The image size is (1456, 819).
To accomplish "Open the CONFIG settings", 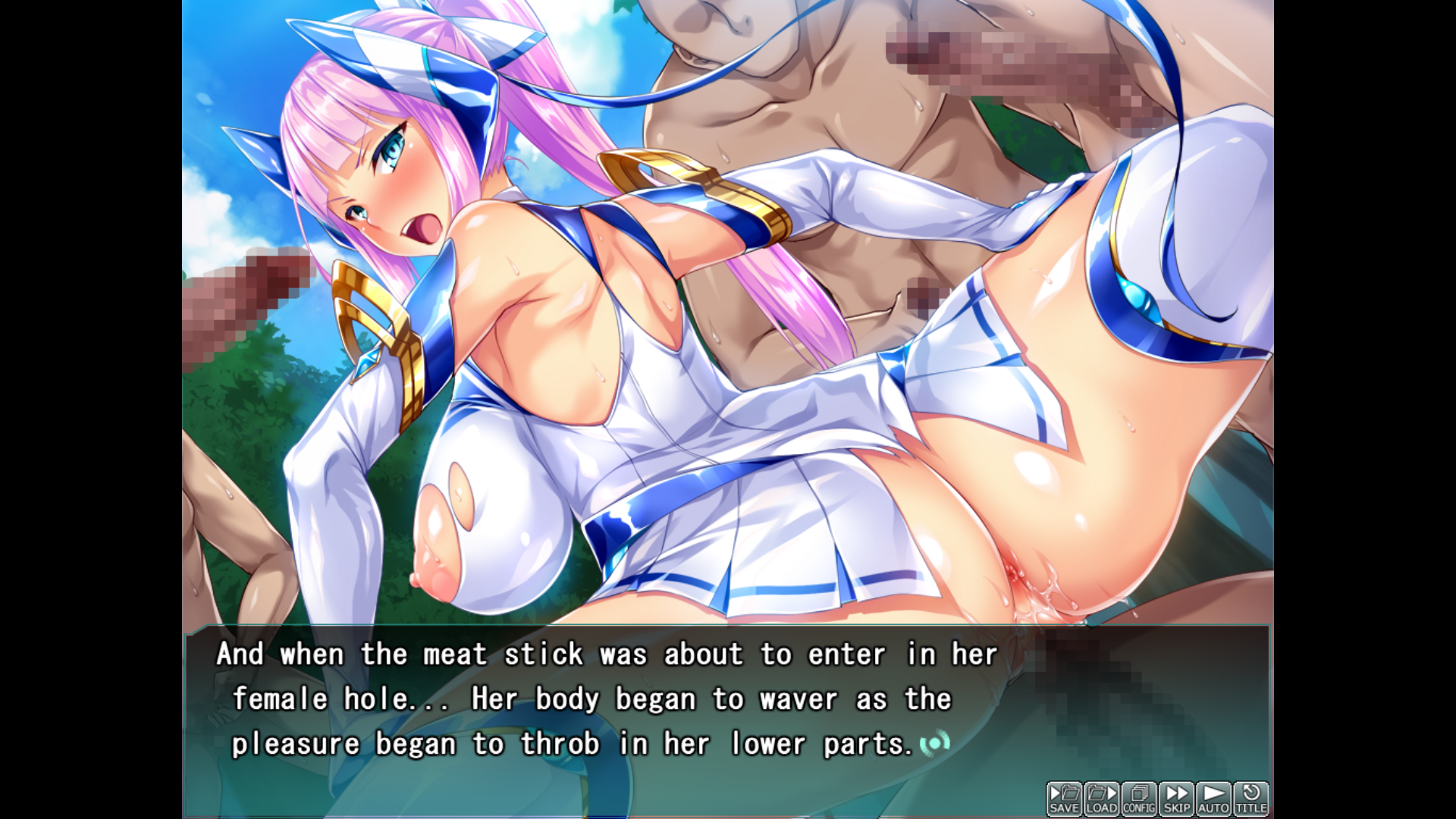I will (x=1138, y=799).
